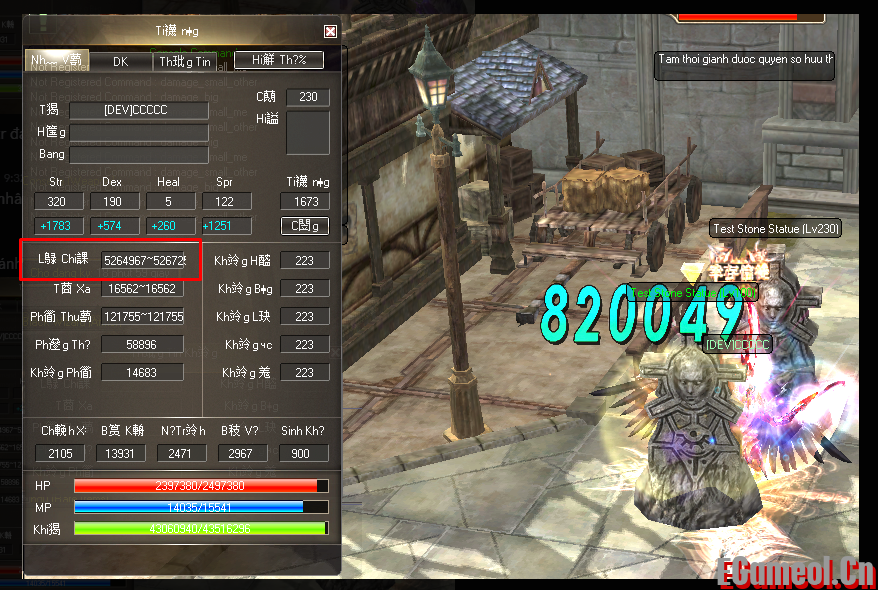This screenshot has width=878, height=590.
Task: Switch to the DK tab
Action: click(x=121, y=61)
